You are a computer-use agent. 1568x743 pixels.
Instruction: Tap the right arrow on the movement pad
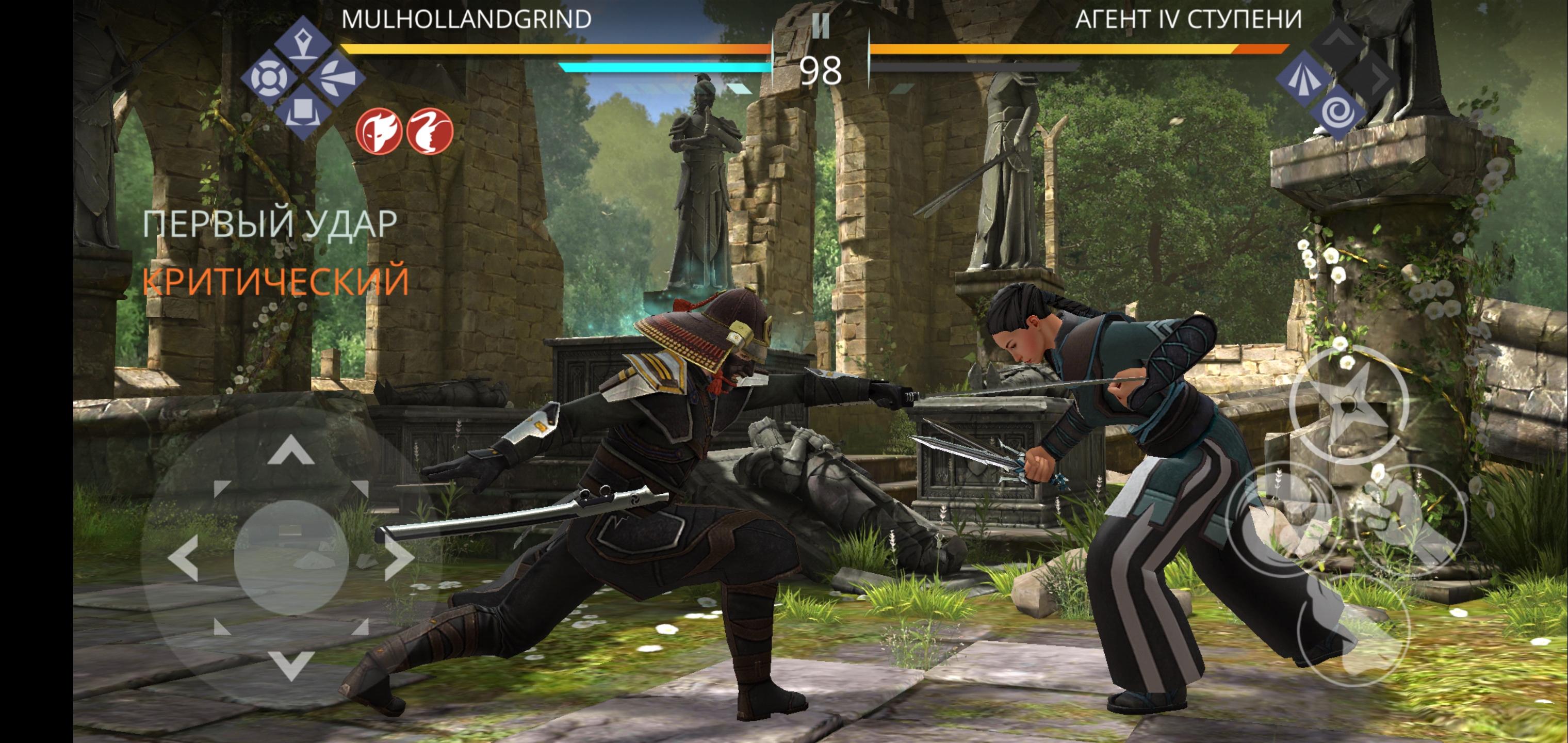click(x=399, y=558)
